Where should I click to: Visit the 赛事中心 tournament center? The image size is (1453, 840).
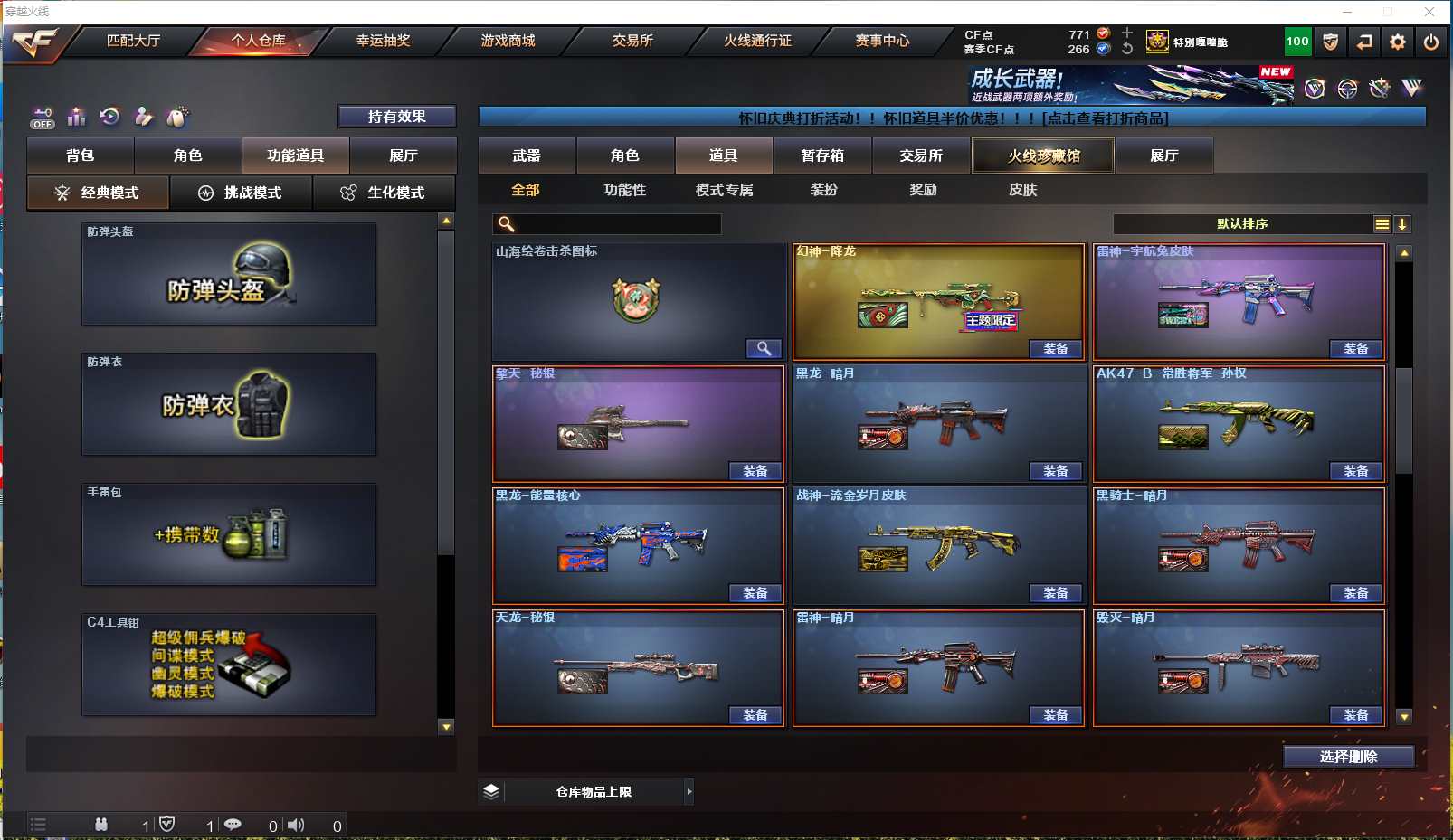(x=882, y=41)
